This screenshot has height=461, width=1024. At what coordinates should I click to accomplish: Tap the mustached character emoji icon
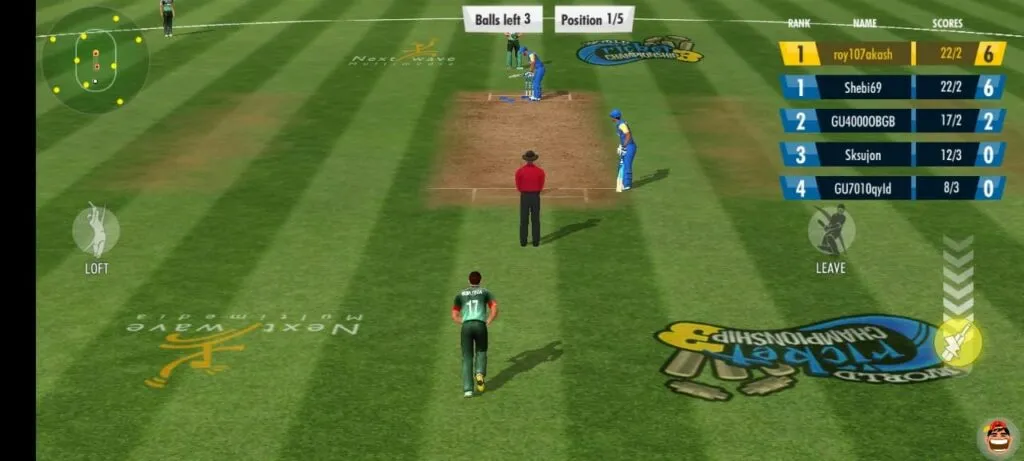point(995,436)
